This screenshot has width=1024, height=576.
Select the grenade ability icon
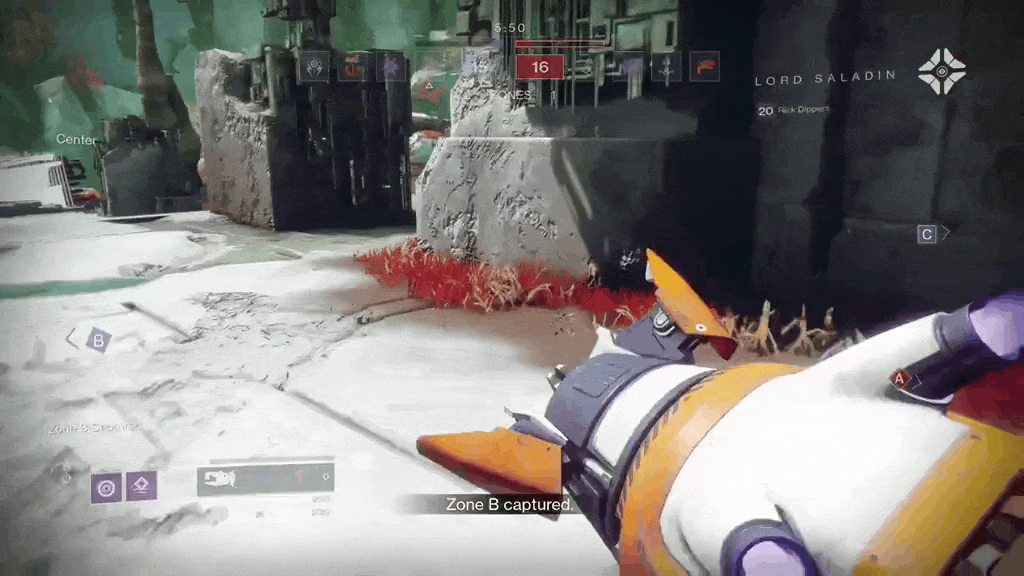pyautogui.click(x=106, y=487)
